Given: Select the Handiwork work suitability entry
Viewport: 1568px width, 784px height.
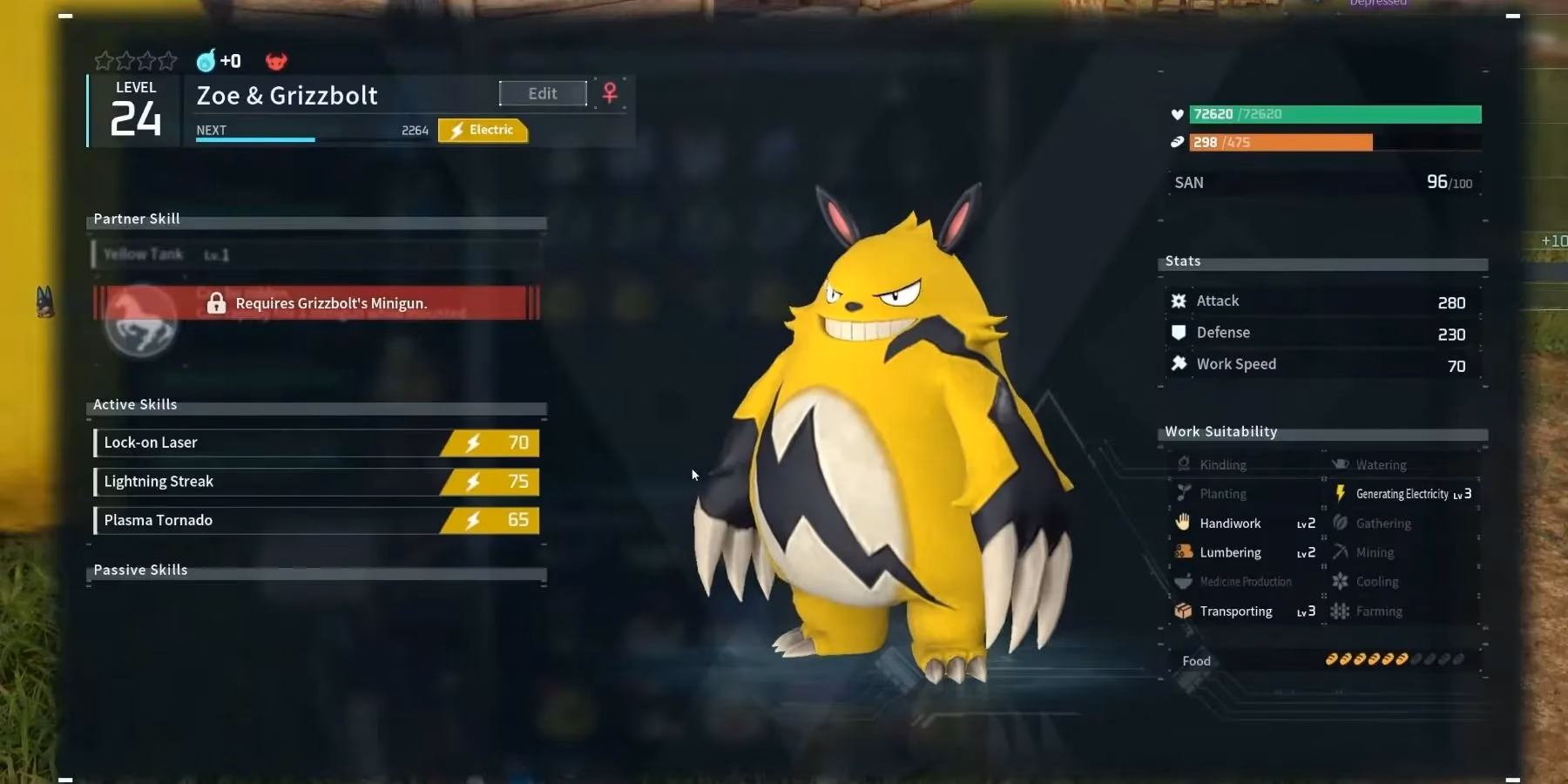Looking at the screenshot, I should 1243,524.
